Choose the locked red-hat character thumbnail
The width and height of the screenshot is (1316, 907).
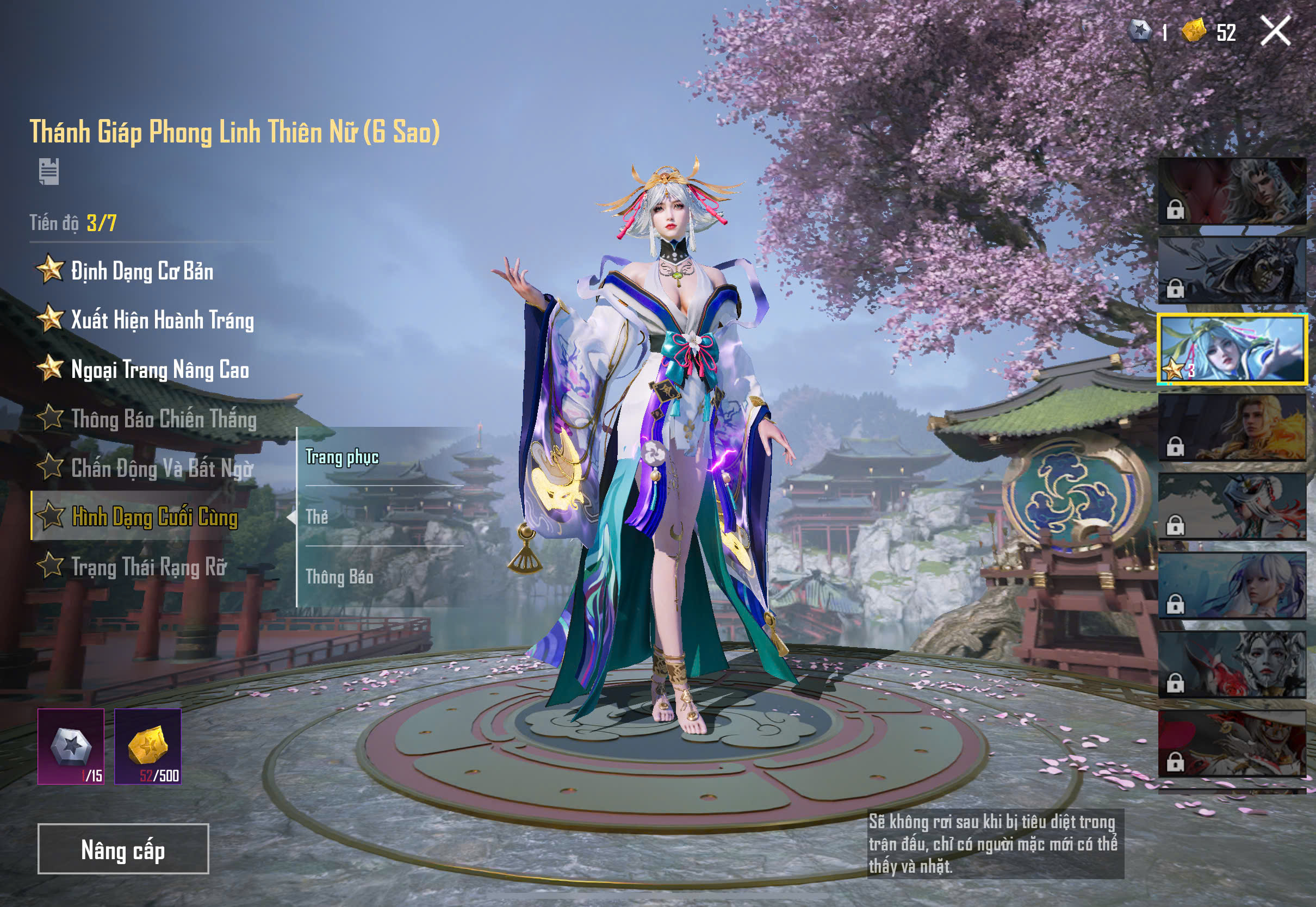point(1232,743)
